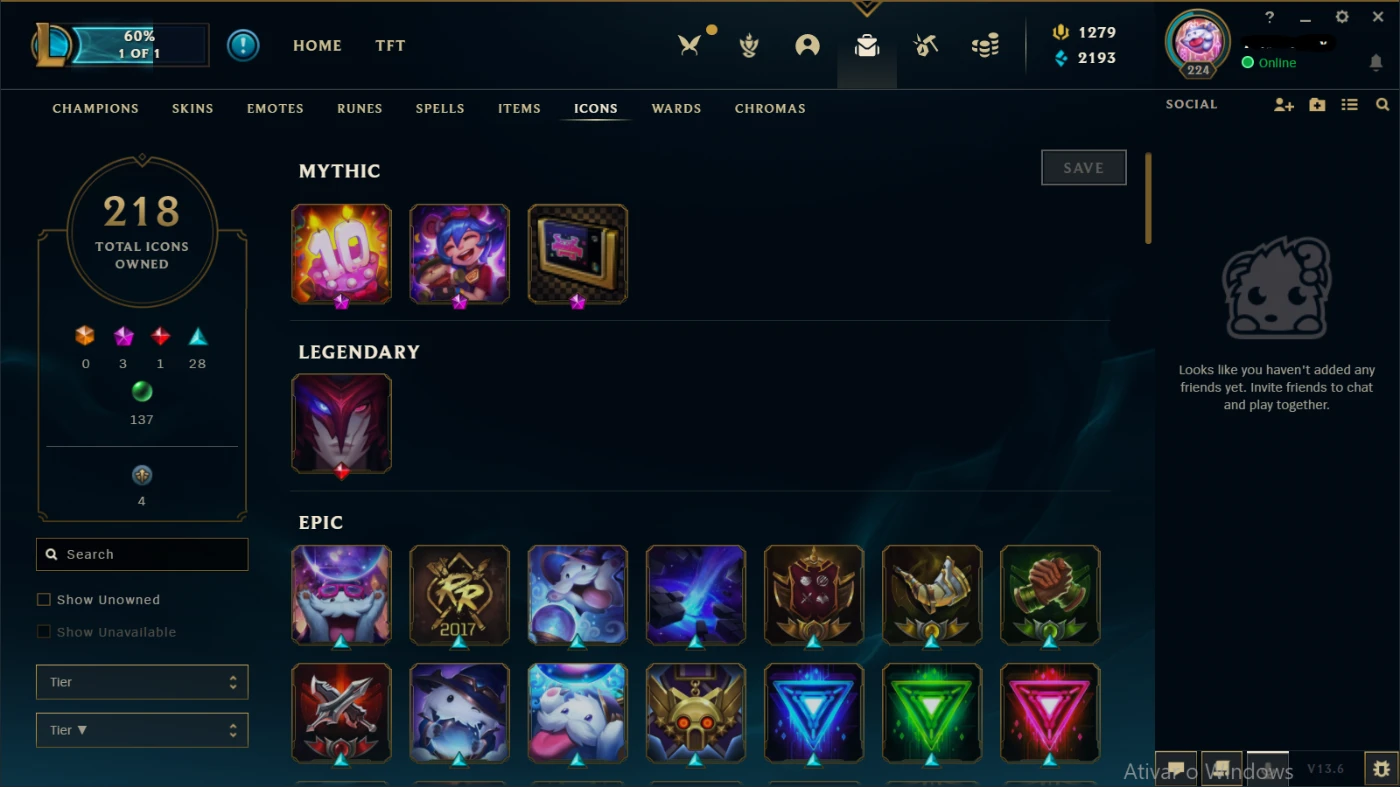This screenshot has width=1400, height=787.
Task: Open the first Tier filter dropdown
Action: [141, 681]
